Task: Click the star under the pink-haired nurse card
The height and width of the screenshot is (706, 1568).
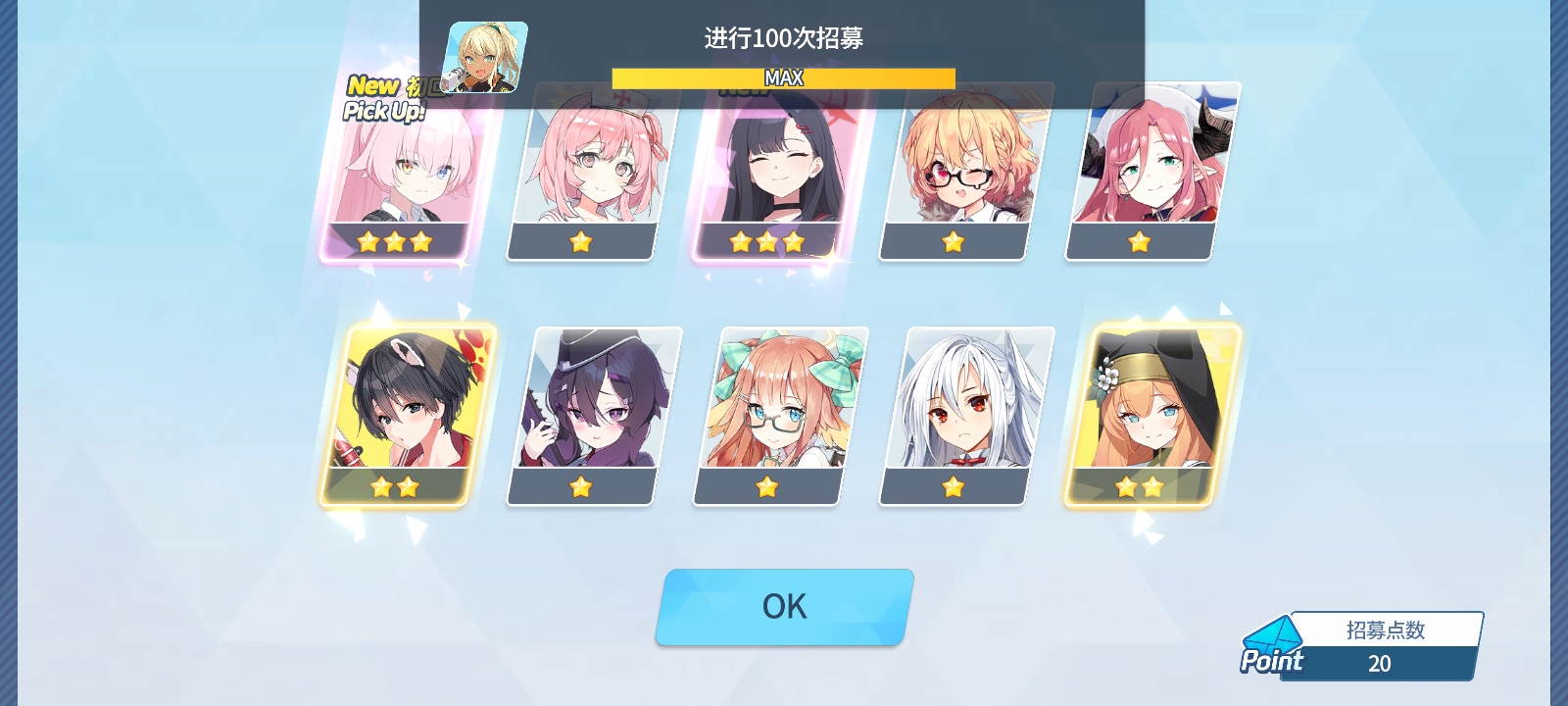Action: point(582,241)
